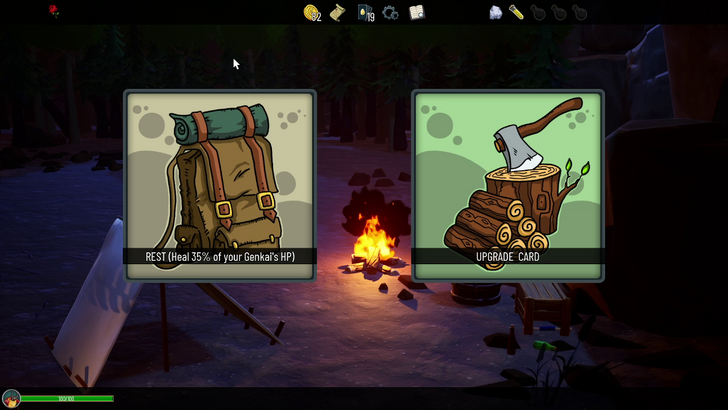Use the yellow test tube potion
The height and width of the screenshot is (410, 728).
point(517,12)
